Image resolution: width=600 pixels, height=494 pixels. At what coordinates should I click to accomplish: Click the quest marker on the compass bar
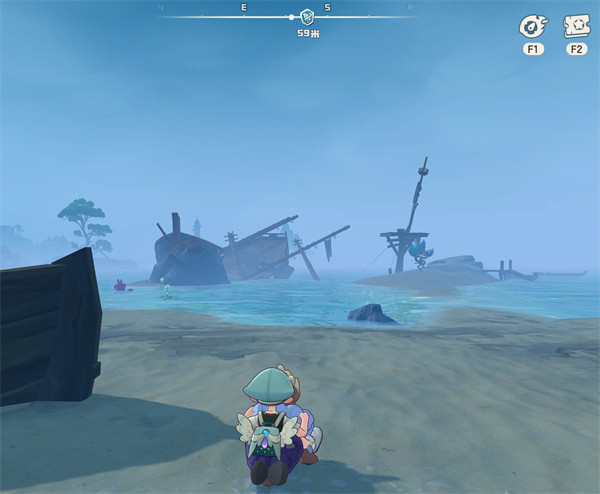(x=308, y=17)
